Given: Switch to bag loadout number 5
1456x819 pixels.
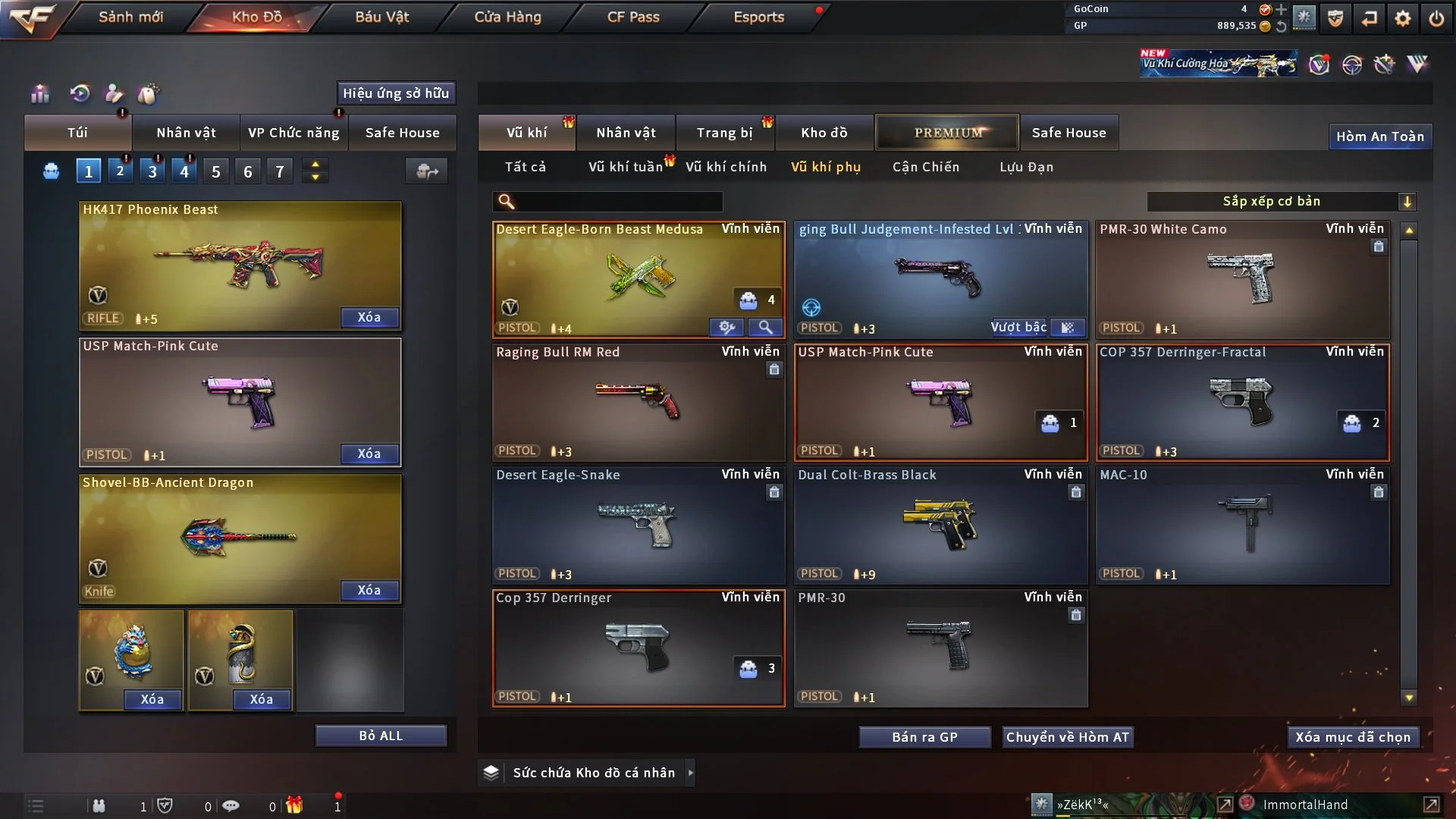Looking at the screenshot, I should [x=216, y=171].
